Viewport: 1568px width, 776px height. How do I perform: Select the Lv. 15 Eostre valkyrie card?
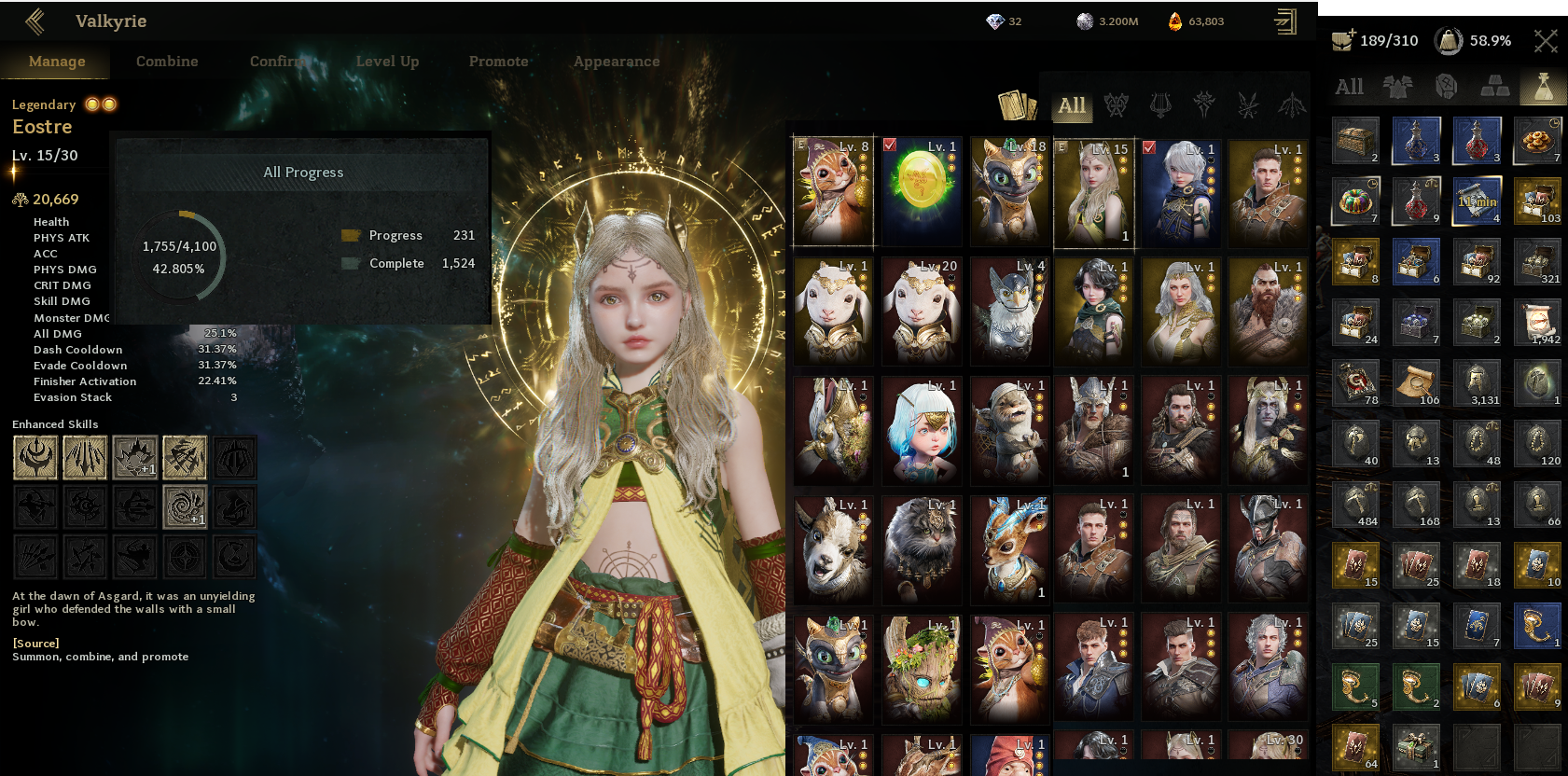tap(1093, 192)
